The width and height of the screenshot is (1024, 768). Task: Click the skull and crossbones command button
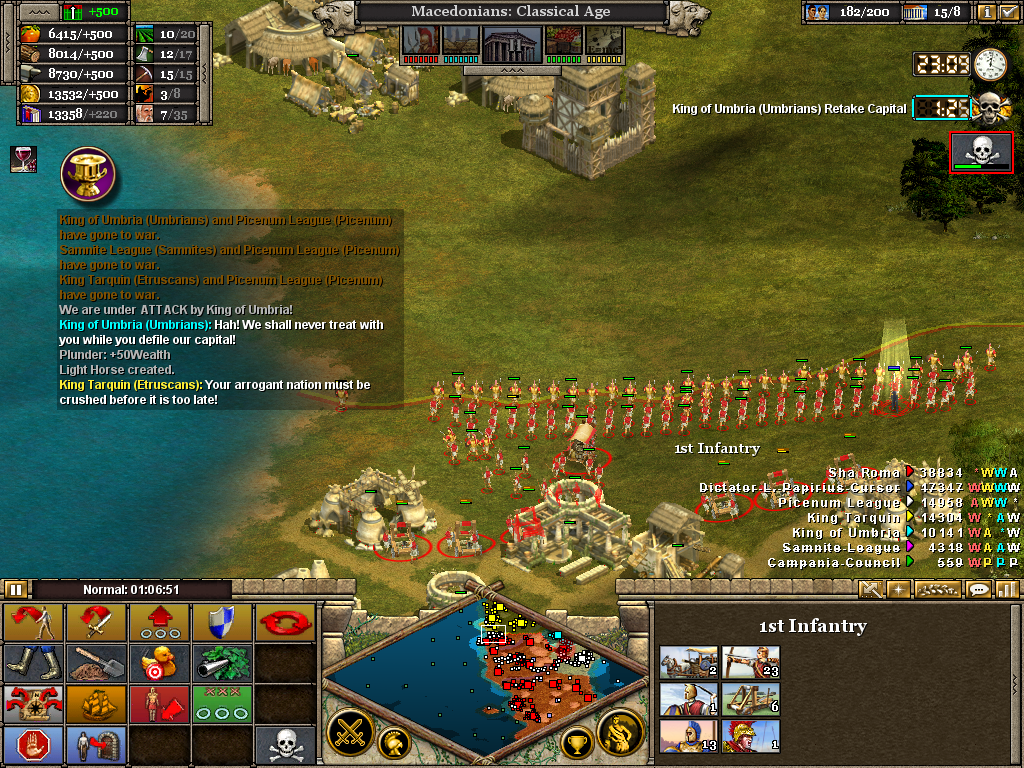click(284, 745)
